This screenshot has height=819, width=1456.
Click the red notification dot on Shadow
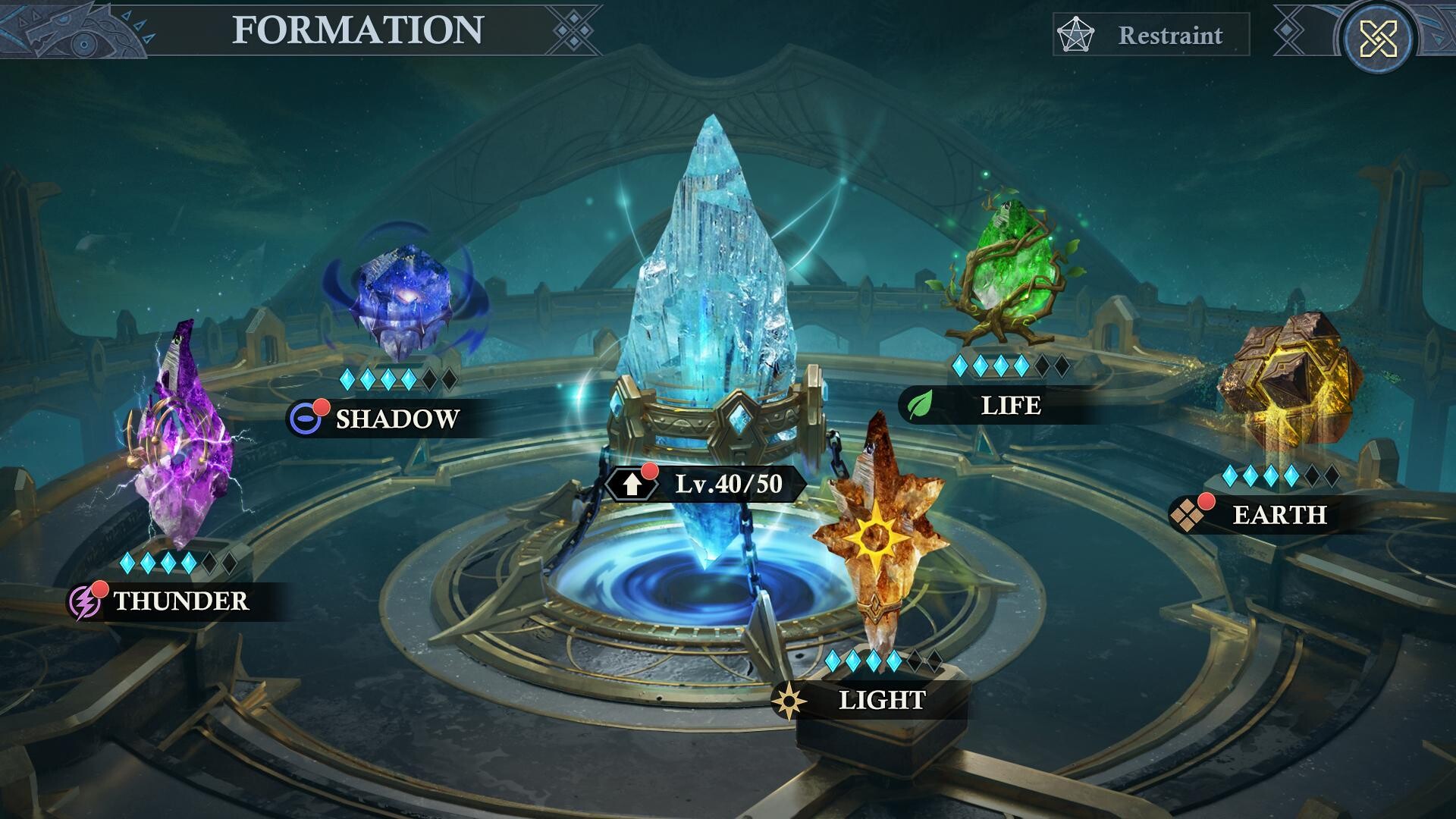(x=324, y=408)
